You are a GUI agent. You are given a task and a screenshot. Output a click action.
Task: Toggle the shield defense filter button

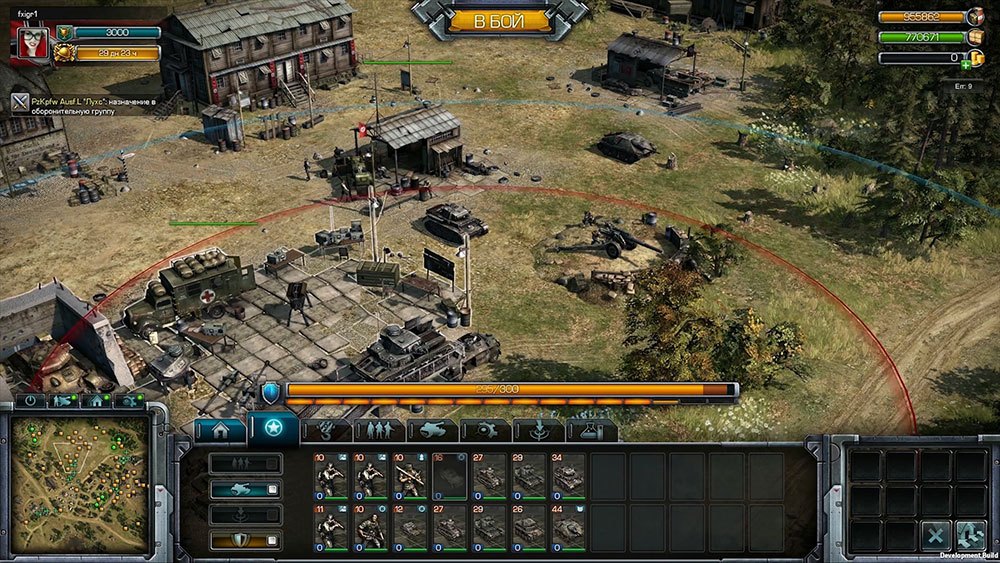[x=245, y=541]
